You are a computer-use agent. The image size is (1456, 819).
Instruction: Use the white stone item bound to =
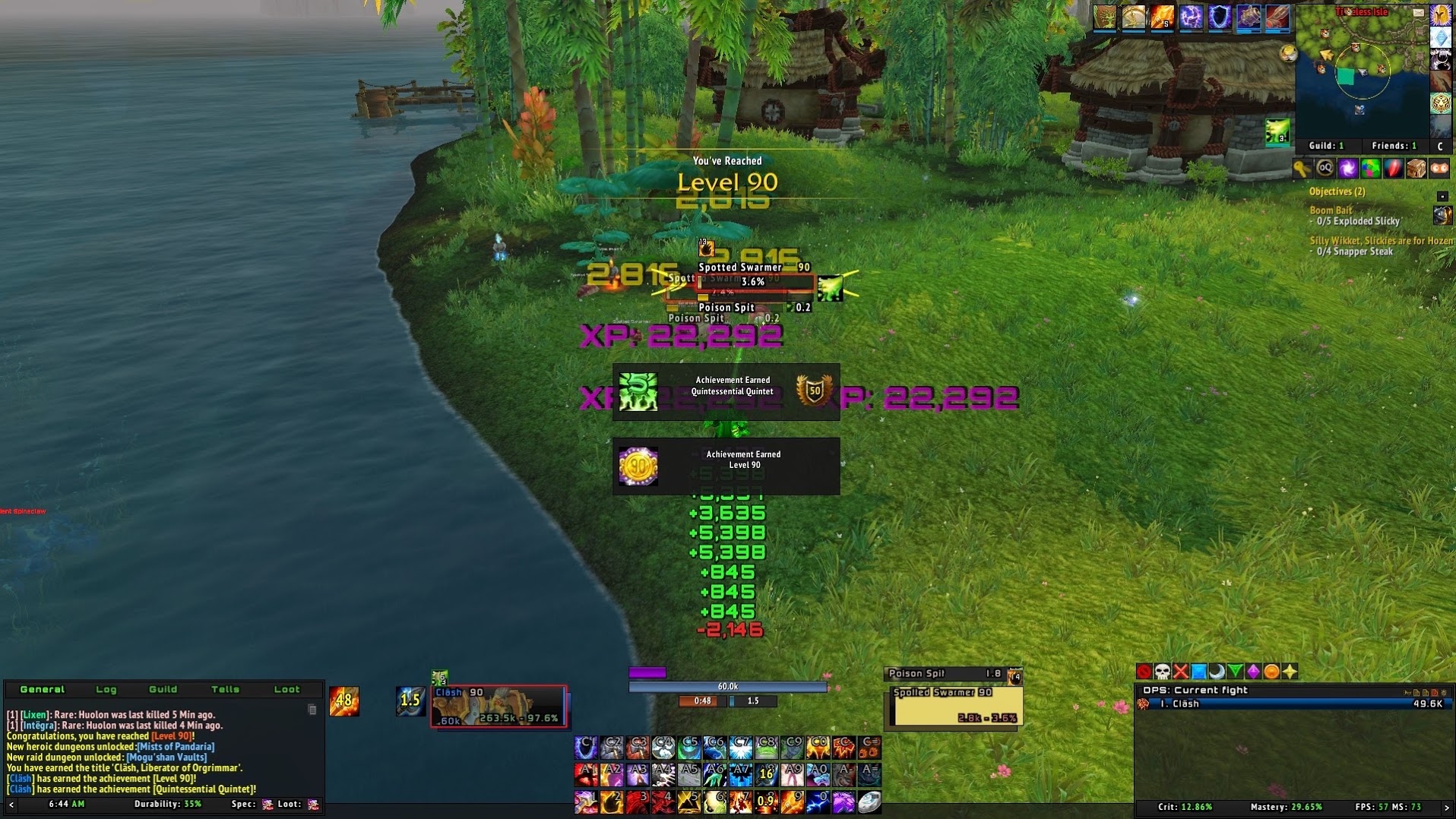pyautogui.click(x=869, y=802)
